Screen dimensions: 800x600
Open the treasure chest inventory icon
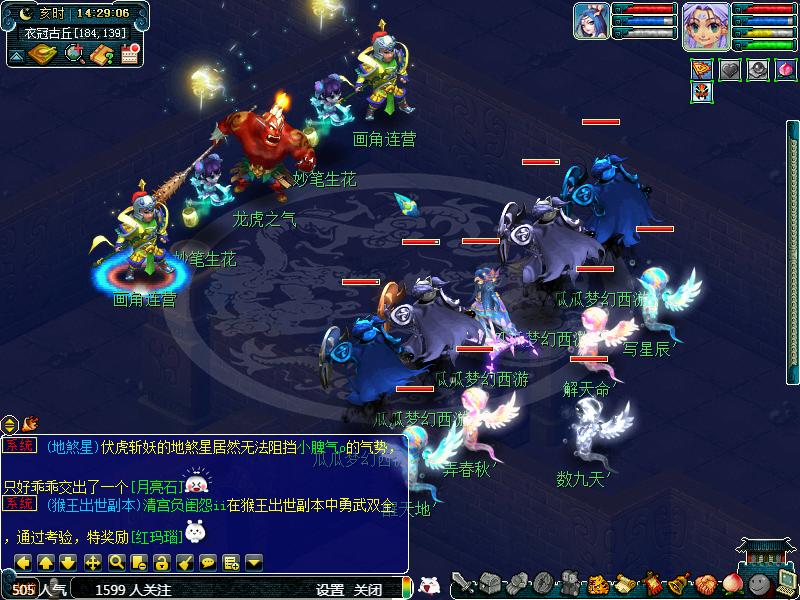point(489,583)
